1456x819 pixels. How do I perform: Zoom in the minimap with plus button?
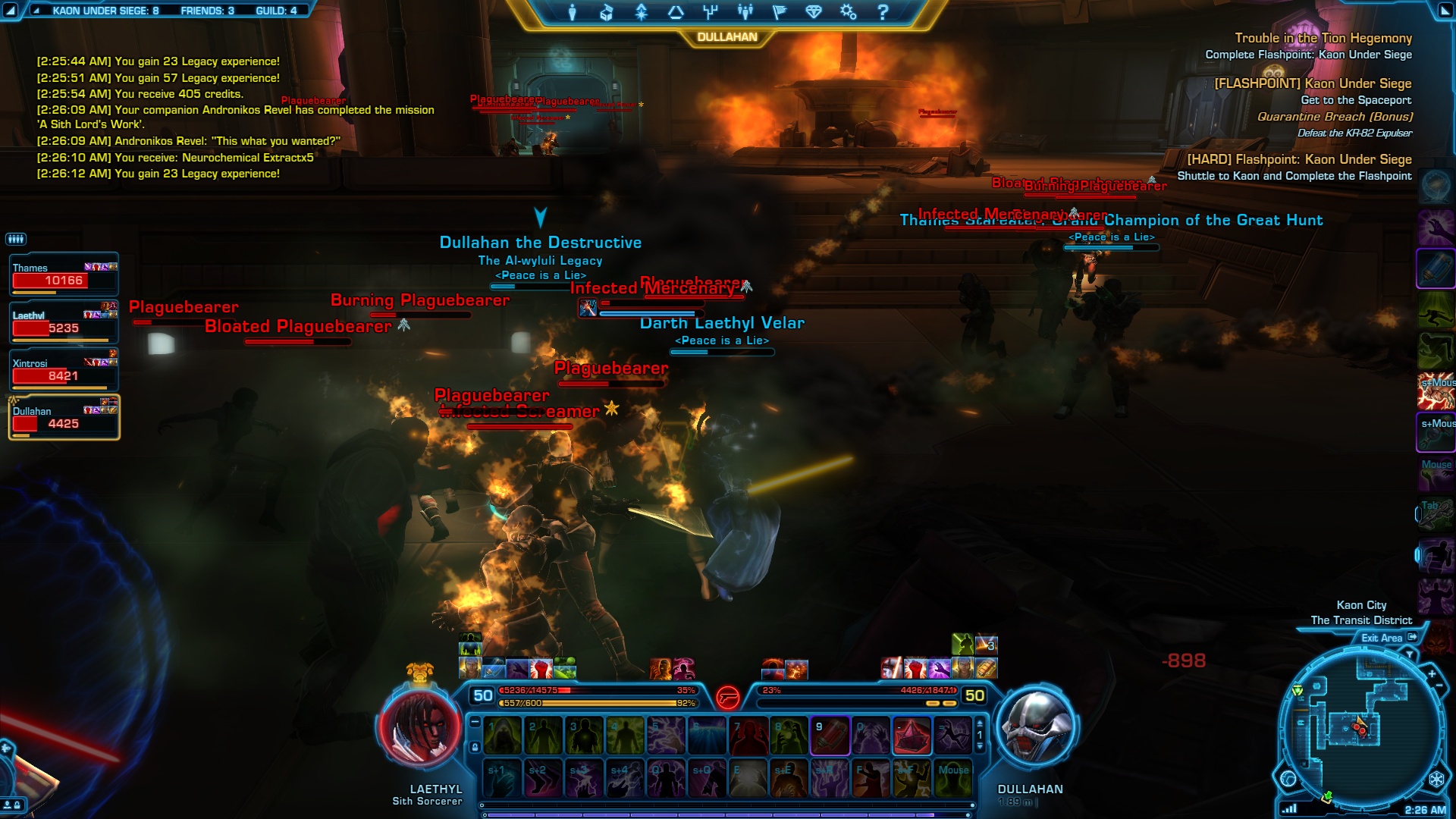[1432, 673]
